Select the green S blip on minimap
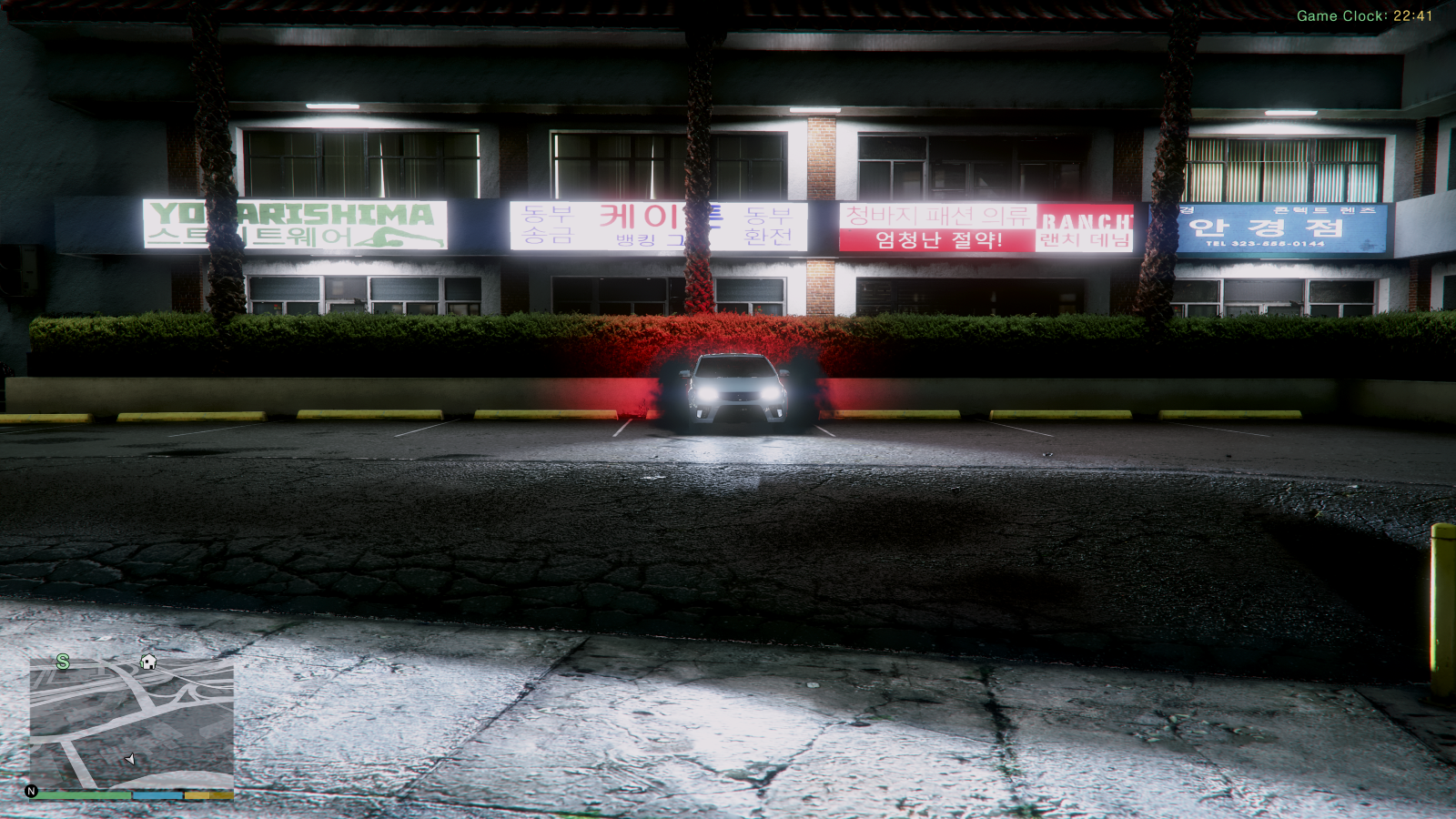The image size is (1456, 819). (x=63, y=662)
